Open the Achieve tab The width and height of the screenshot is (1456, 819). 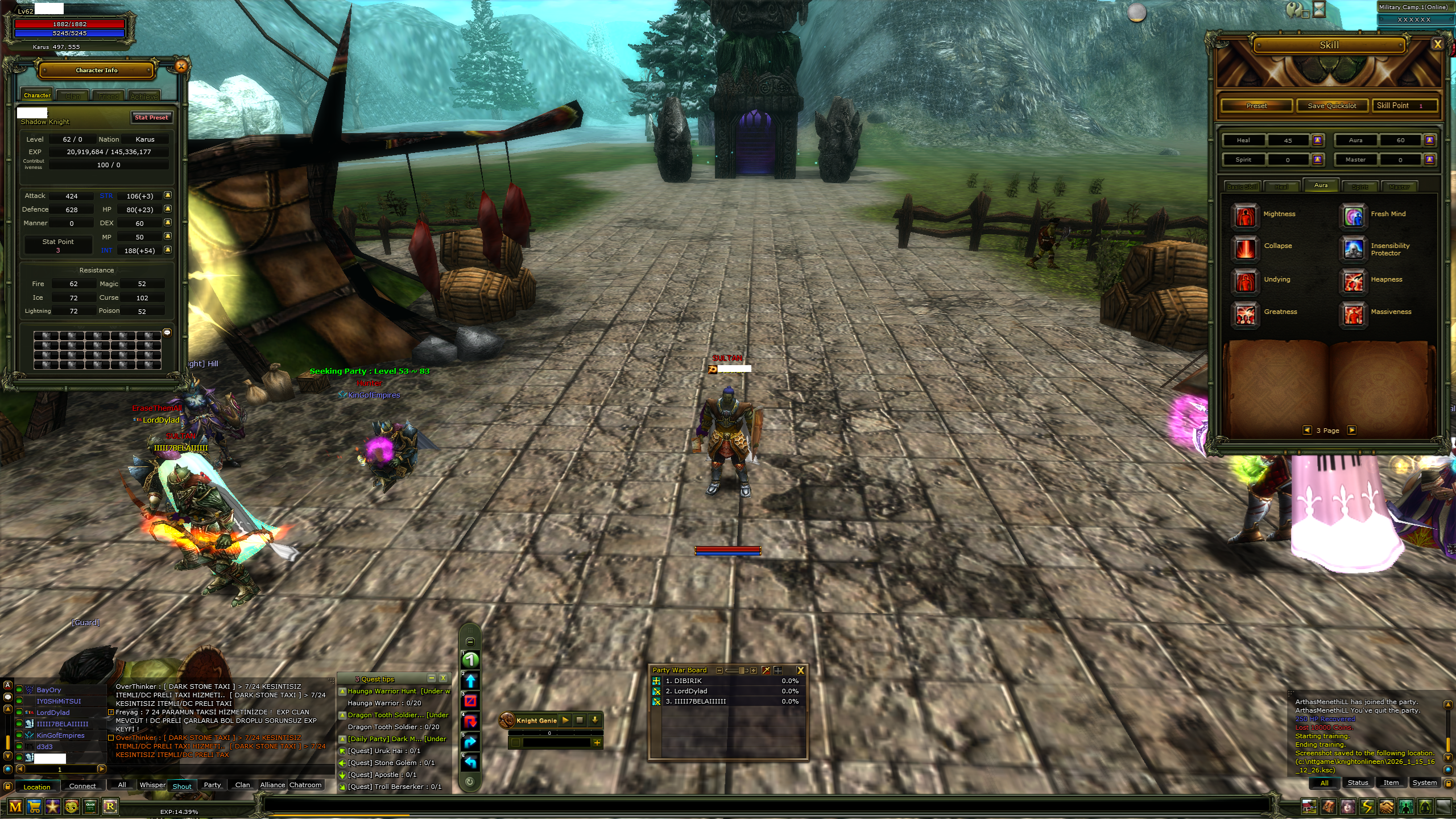coord(144,96)
